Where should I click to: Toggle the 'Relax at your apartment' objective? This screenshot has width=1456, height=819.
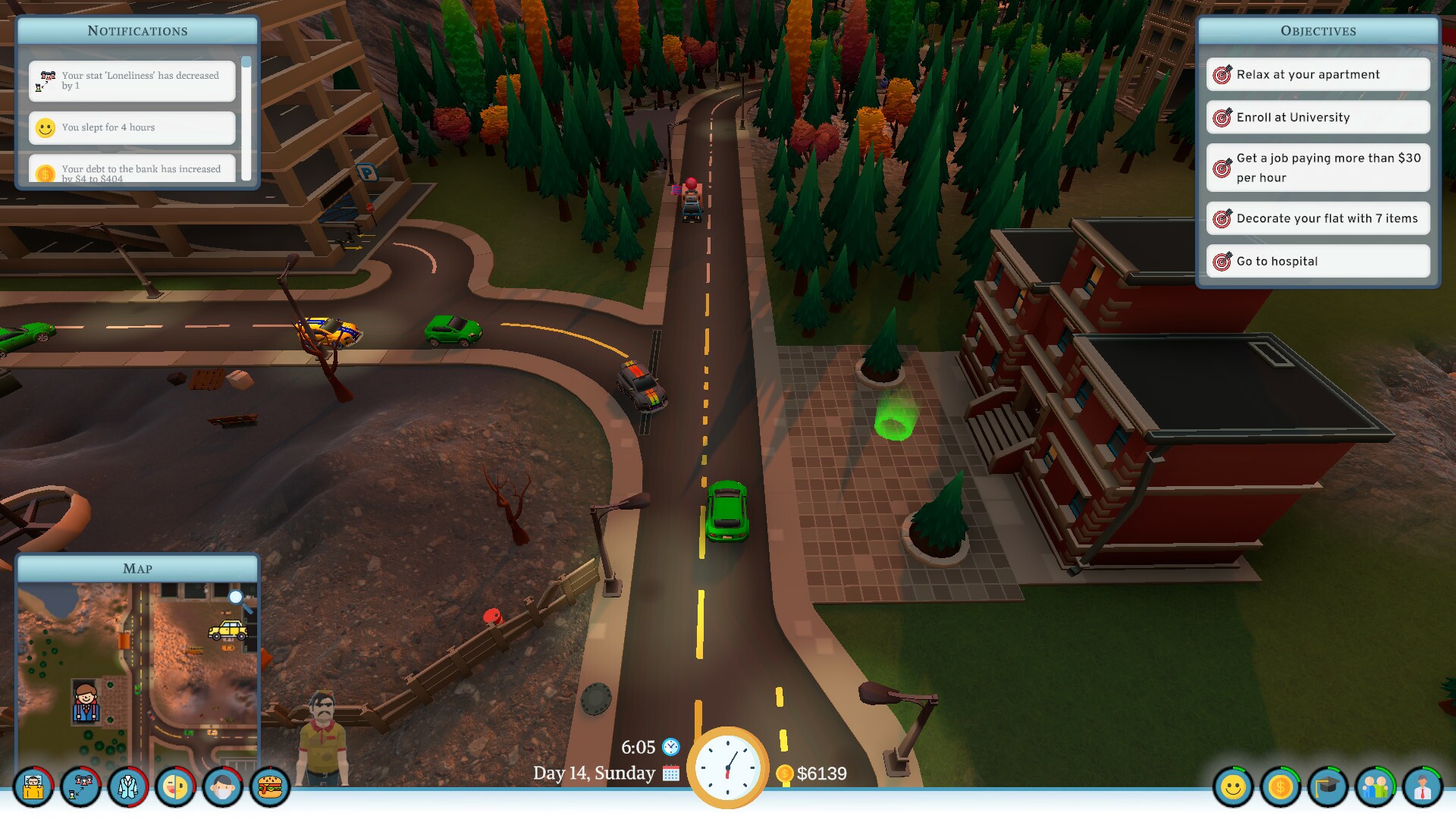[1317, 74]
